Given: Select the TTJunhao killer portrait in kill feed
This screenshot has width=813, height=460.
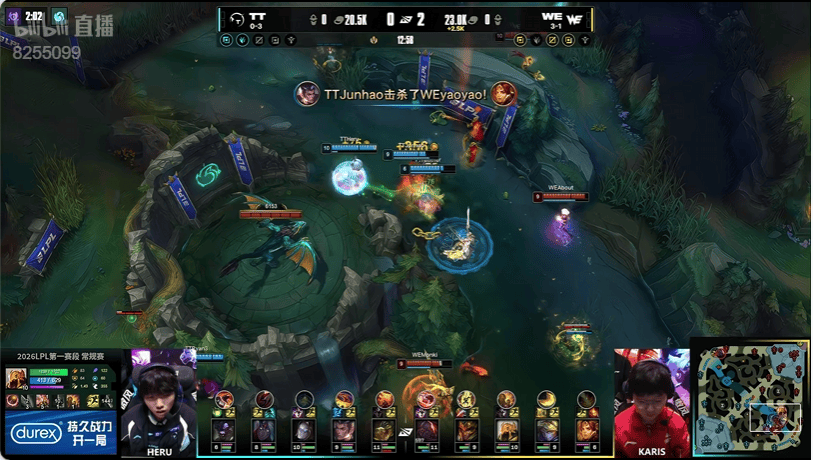Looking at the screenshot, I should 307,93.
